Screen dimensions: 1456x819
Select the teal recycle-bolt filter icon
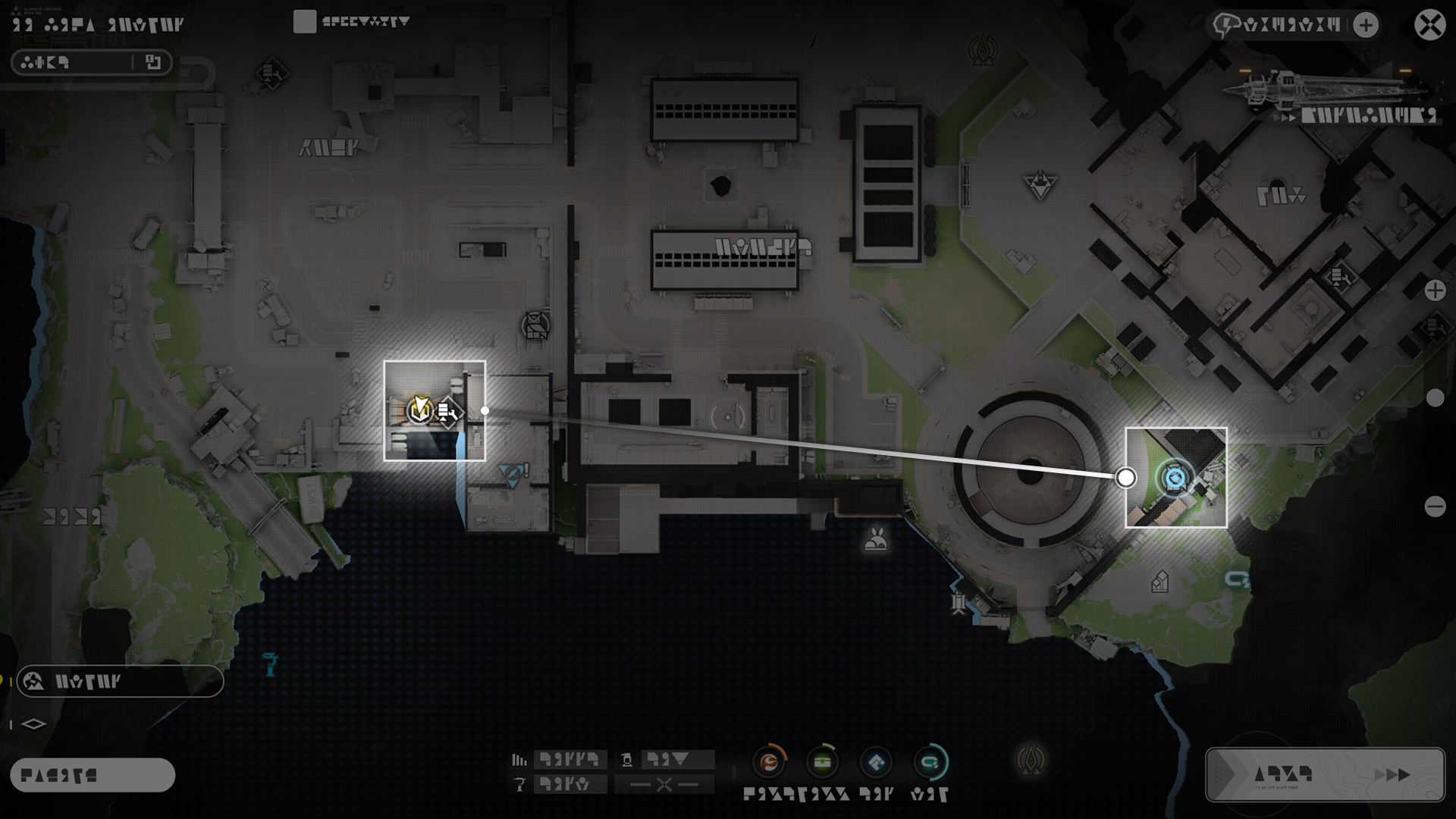(930, 762)
